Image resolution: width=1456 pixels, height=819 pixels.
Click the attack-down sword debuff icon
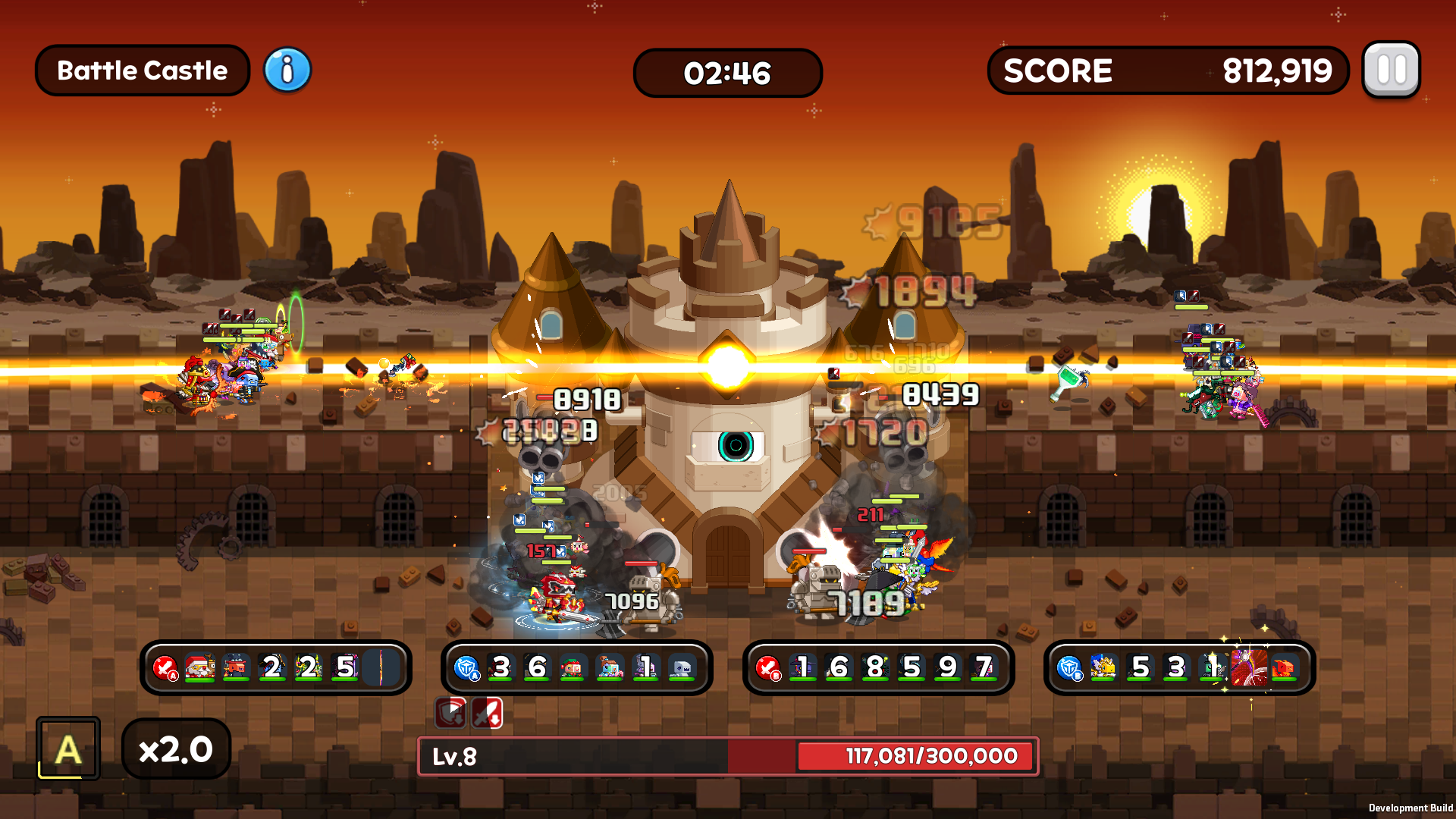pos(487,713)
